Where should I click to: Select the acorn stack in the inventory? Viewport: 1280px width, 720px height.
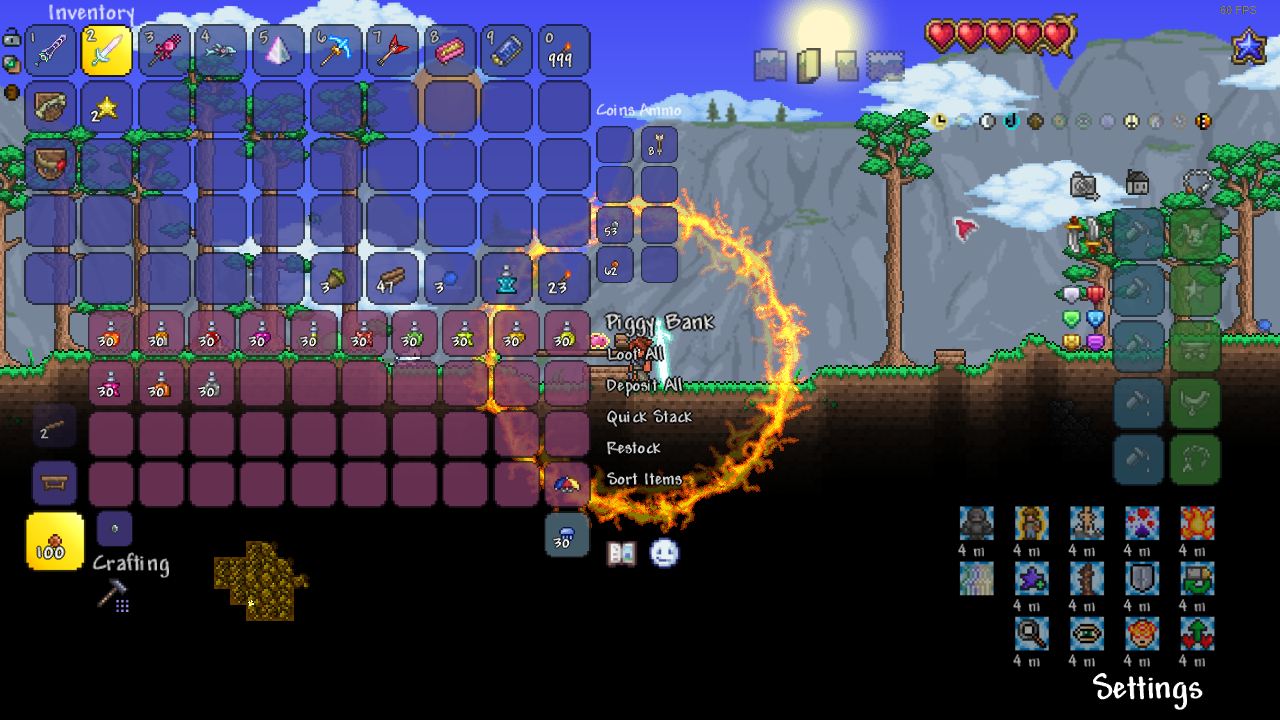click(335, 279)
